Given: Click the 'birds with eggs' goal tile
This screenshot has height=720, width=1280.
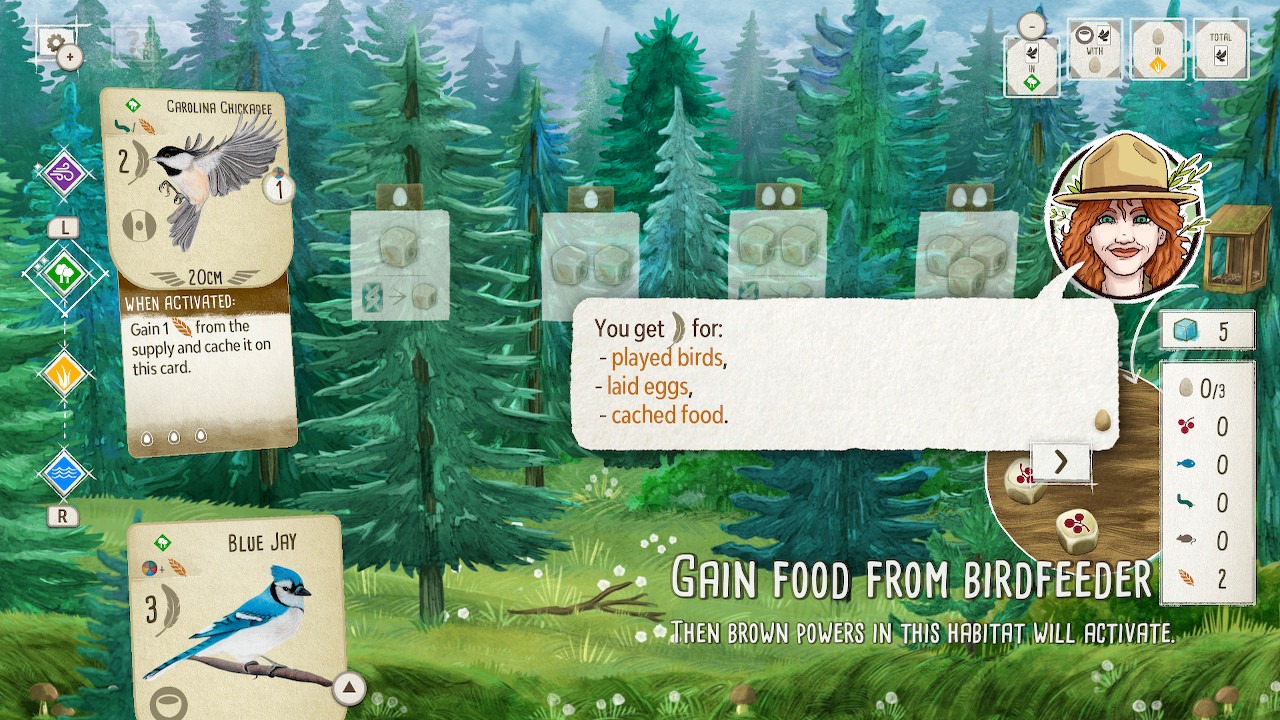Looking at the screenshot, I should [1095, 48].
